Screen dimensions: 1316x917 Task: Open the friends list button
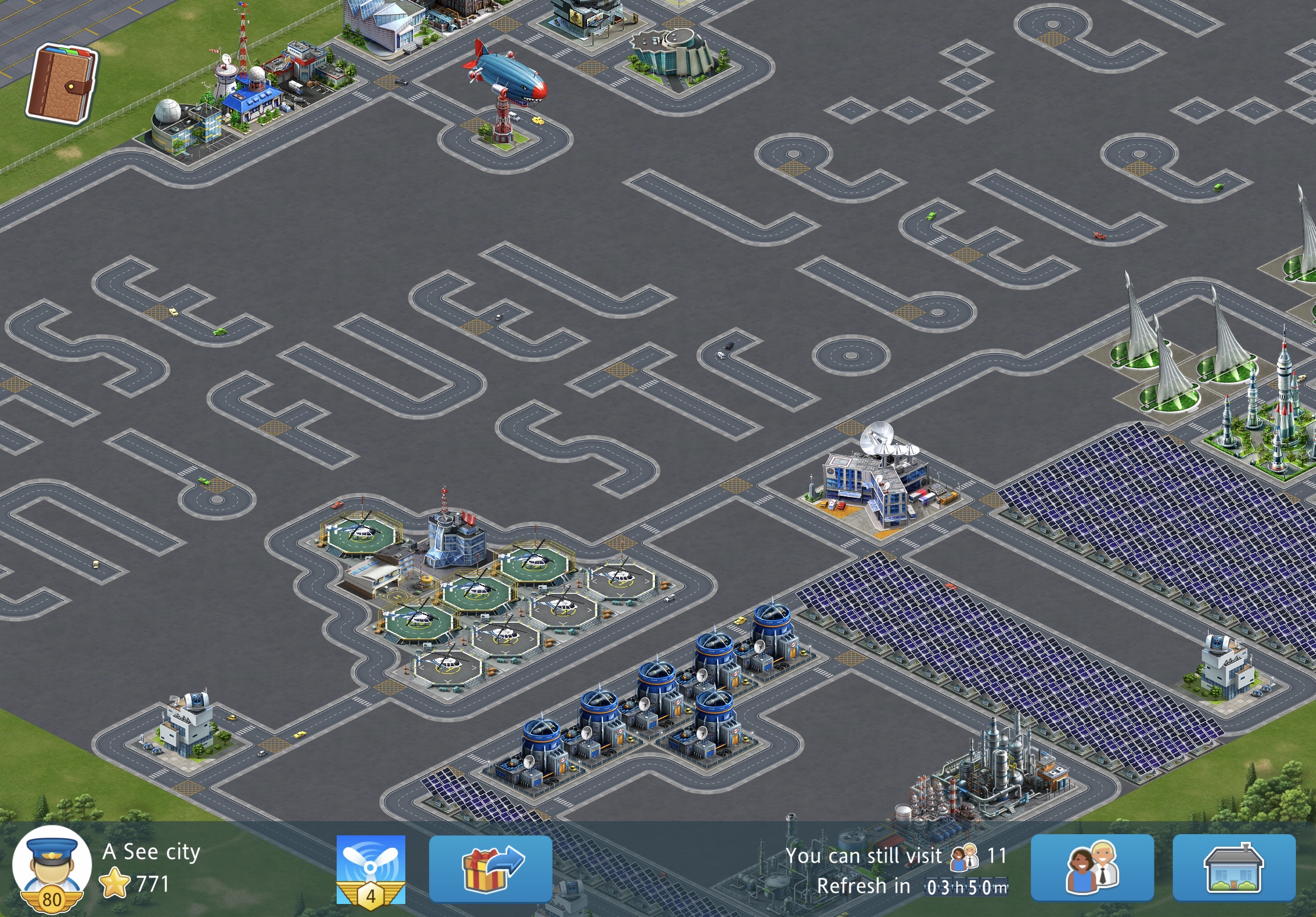[1092, 868]
